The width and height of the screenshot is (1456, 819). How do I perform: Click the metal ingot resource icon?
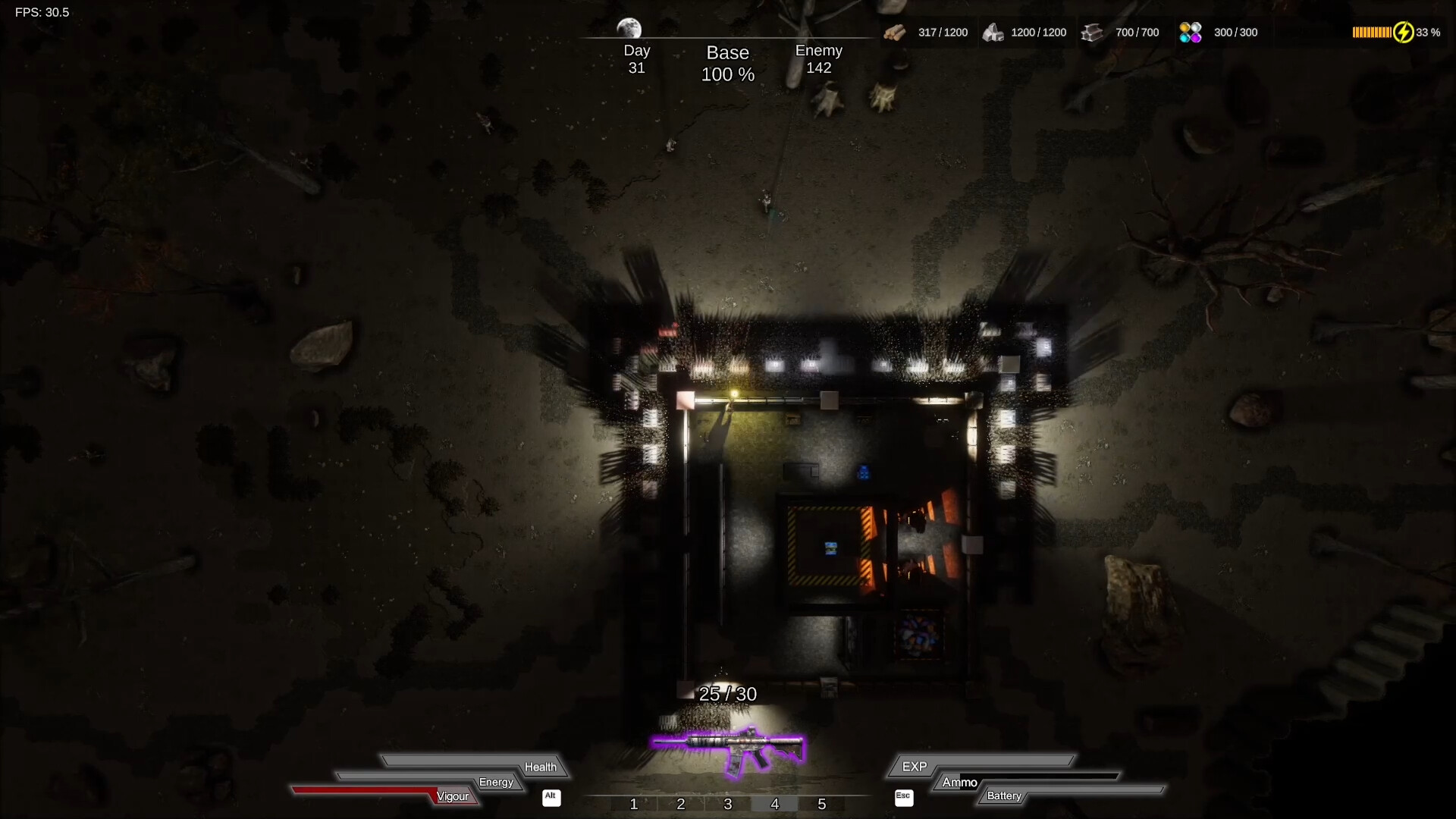(x=1092, y=33)
